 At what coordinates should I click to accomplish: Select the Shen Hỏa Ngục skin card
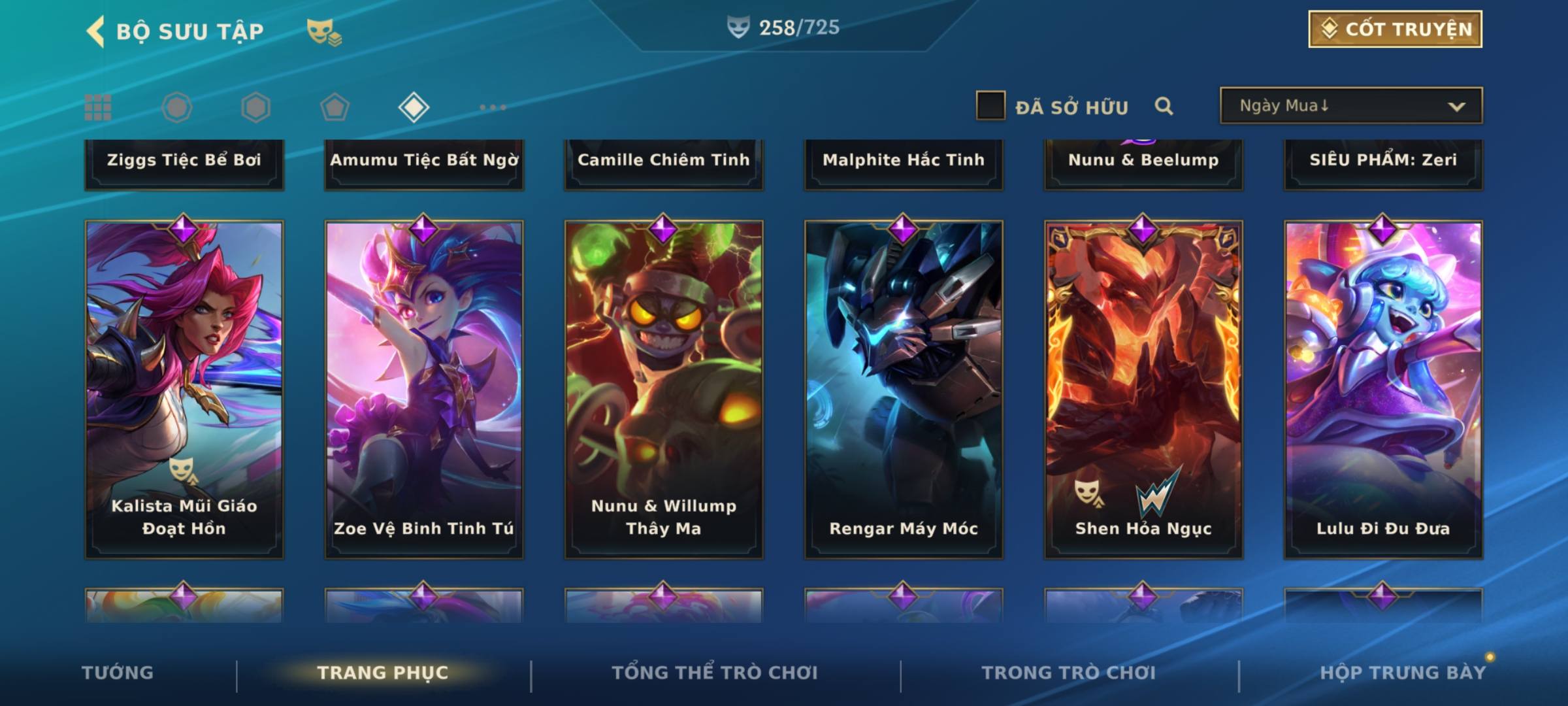pos(1143,389)
